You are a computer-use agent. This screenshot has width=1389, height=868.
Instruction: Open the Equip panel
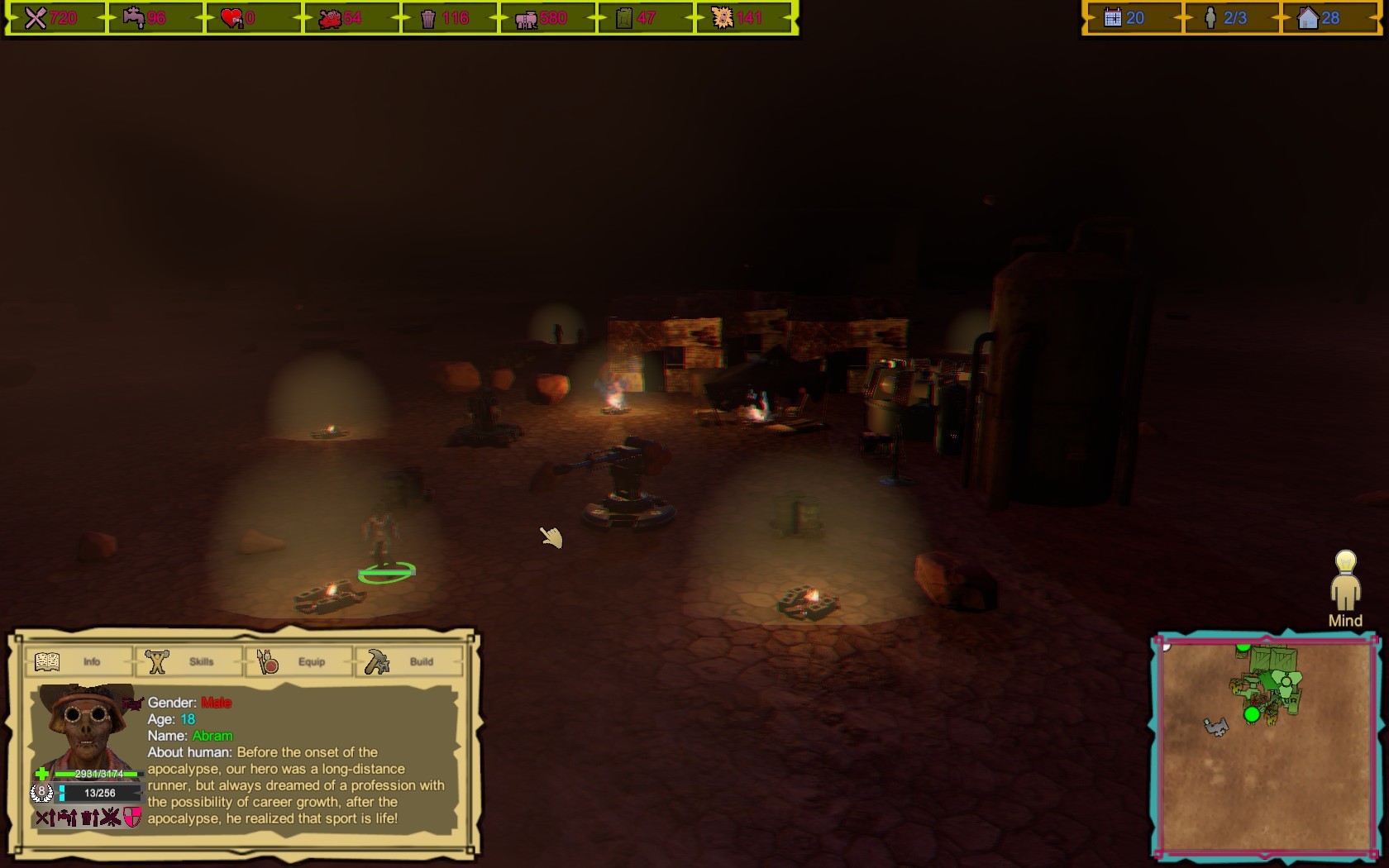click(299, 661)
